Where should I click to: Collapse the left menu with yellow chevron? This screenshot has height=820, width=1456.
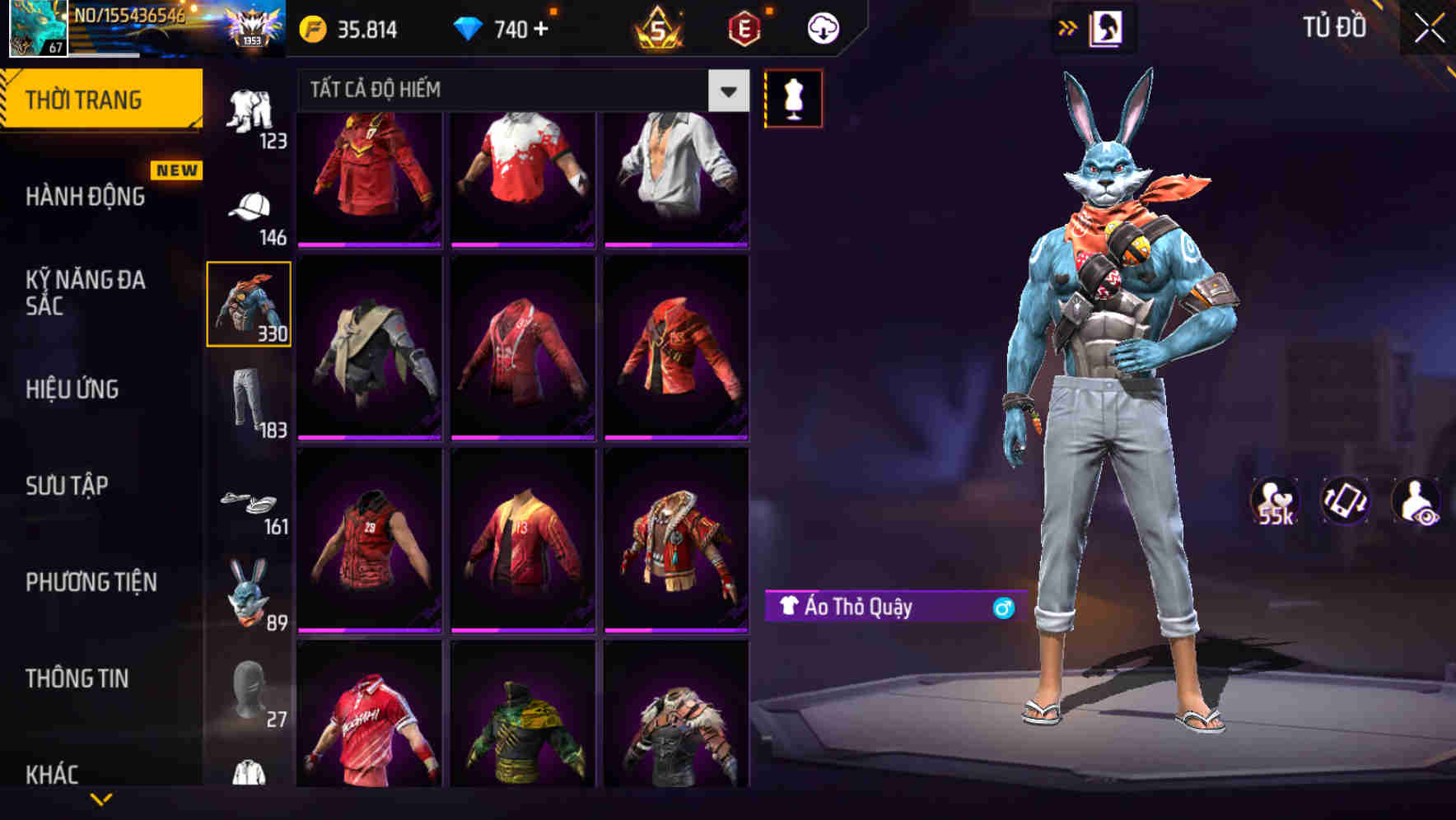click(x=101, y=797)
